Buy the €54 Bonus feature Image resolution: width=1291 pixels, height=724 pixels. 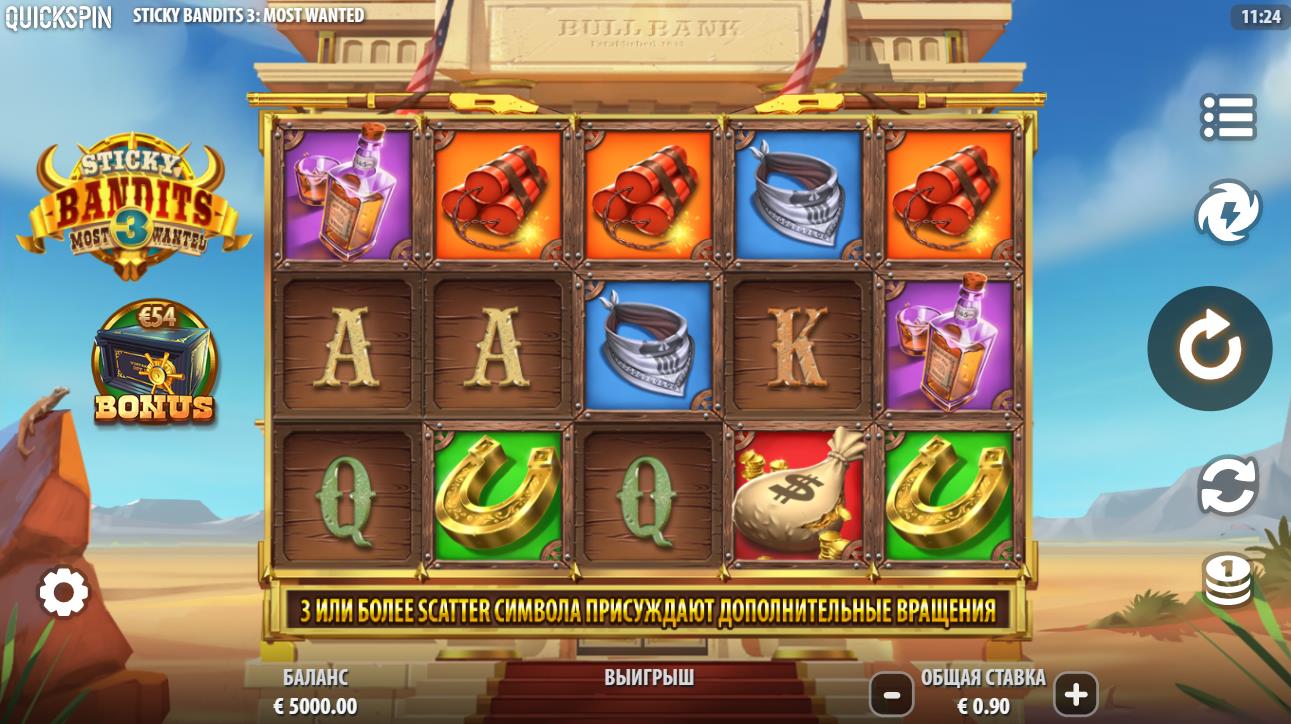(x=153, y=362)
